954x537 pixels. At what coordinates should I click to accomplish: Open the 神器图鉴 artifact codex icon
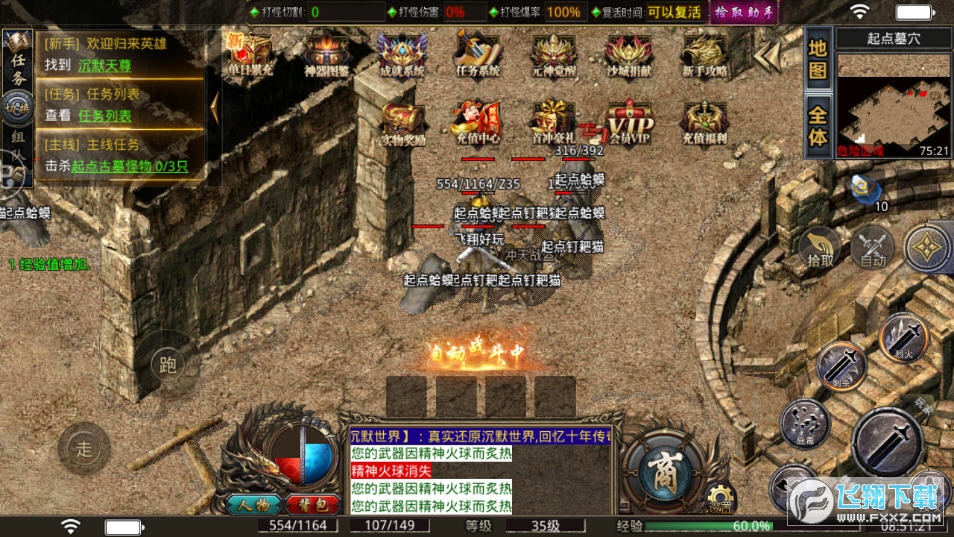click(x=328, y=53)
